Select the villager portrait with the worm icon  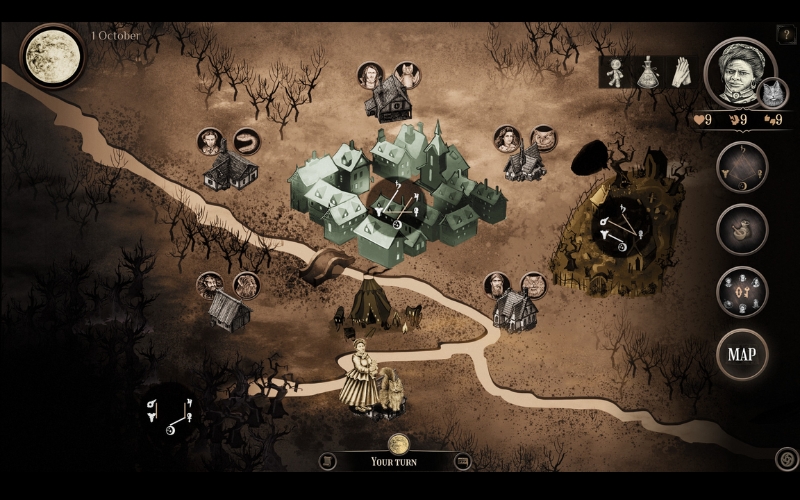pyautogui.click(x=209, y=141)
